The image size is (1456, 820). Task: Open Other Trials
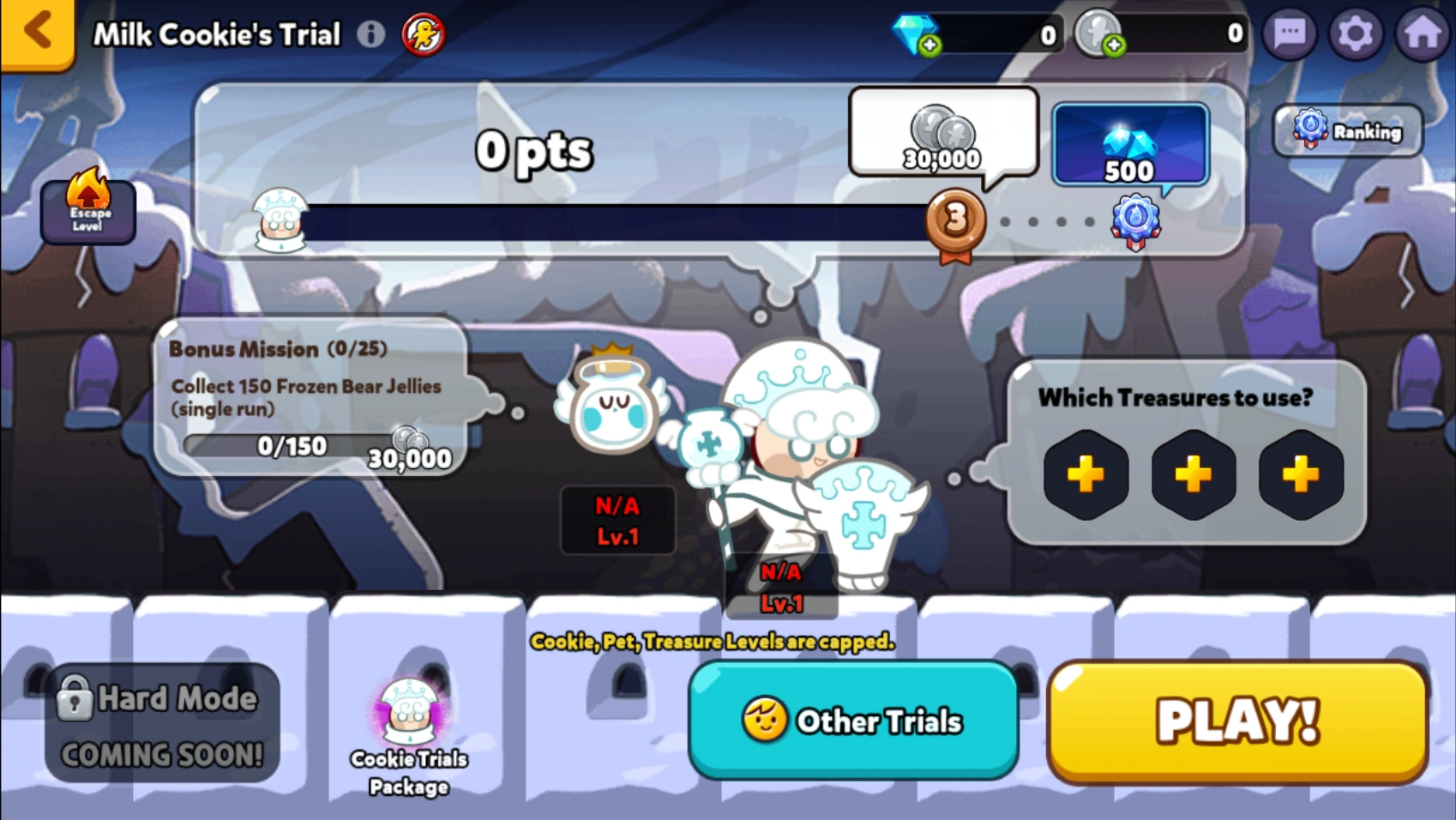pyautogui.click(x=853, y=721)
